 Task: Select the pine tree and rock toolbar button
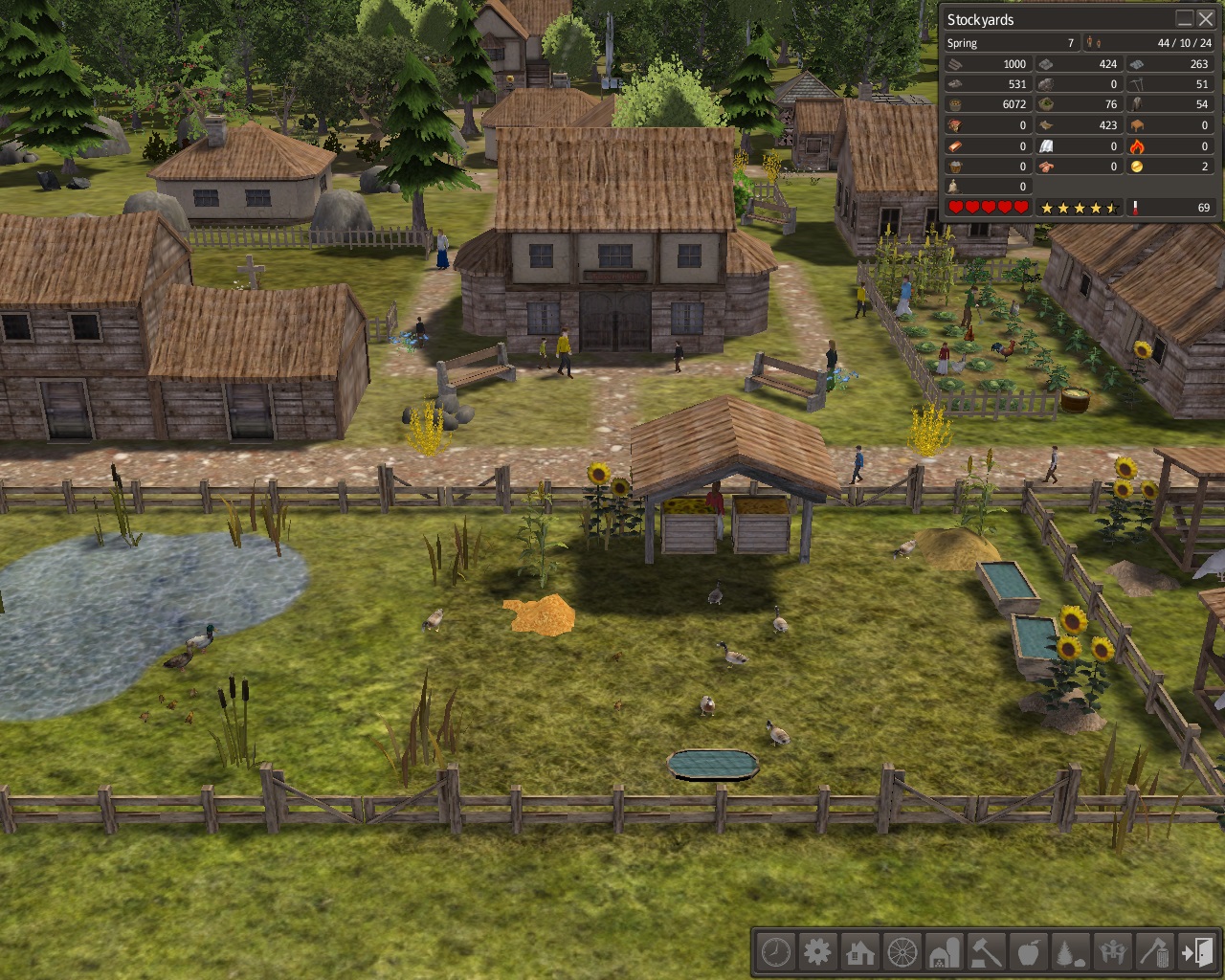[1070, 952]
